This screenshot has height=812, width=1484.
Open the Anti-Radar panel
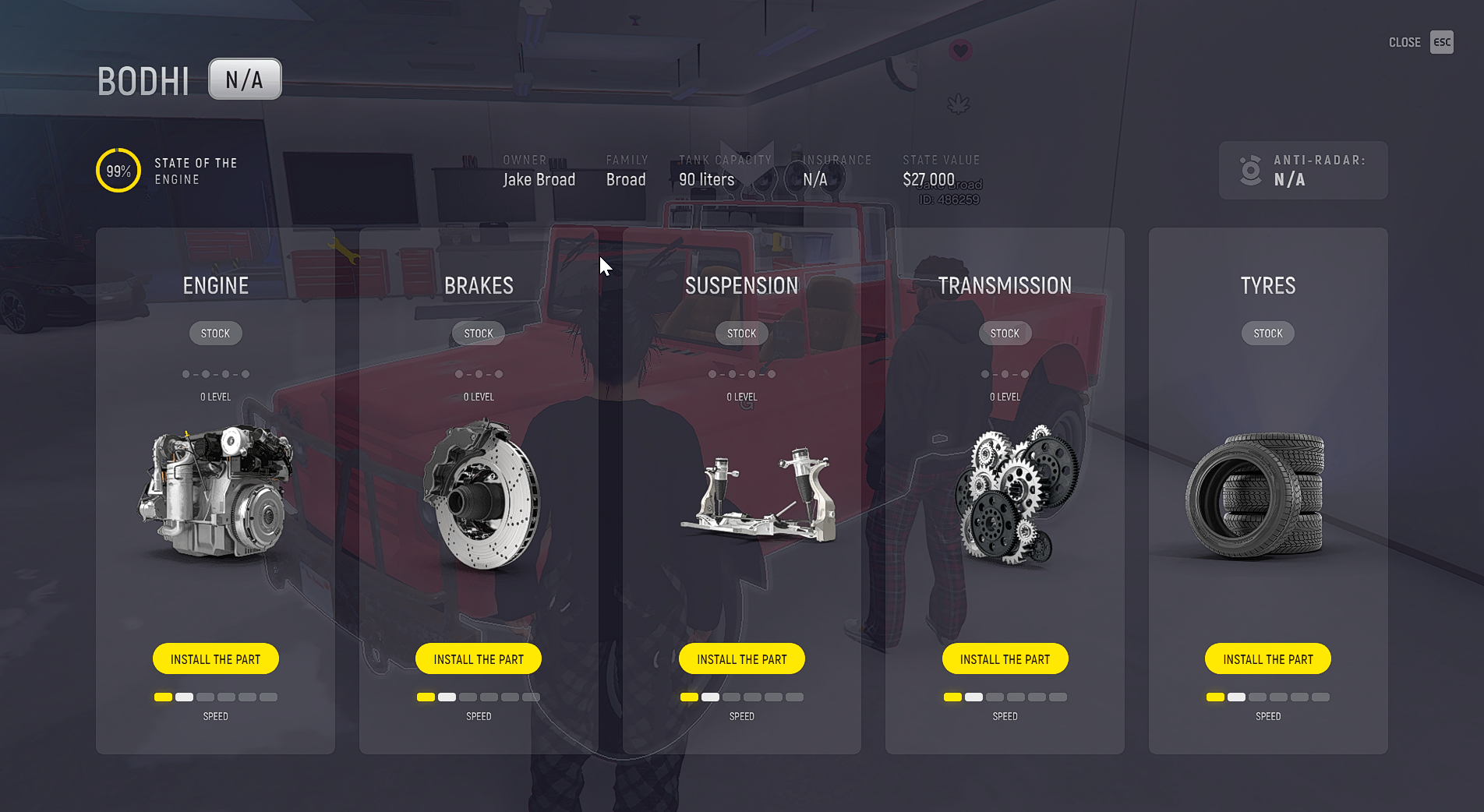[1302, 171]
